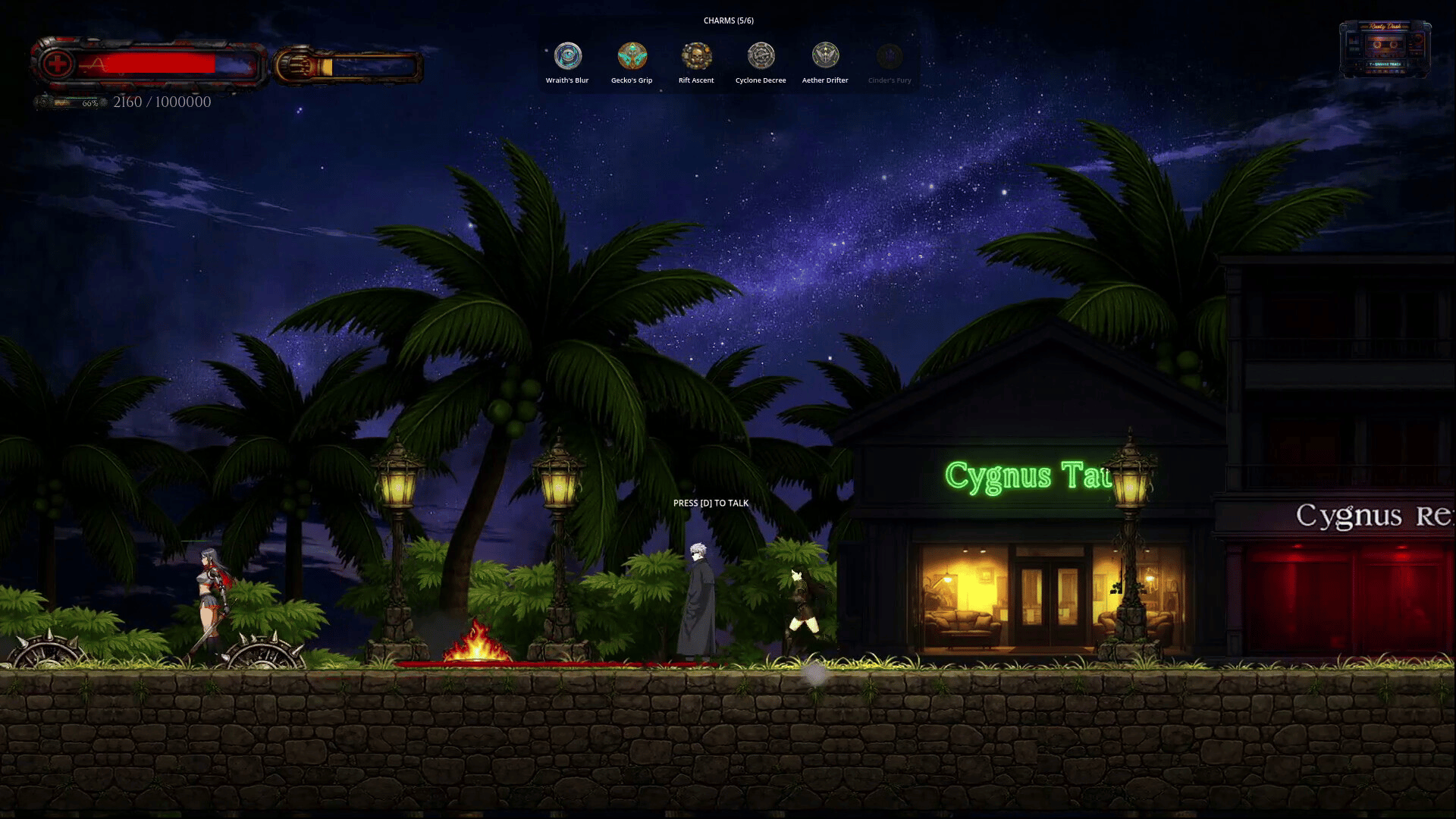Screen dimensions: 1456x819
Task: Select the Wraith's Blur charm
Action: tap(567, 56)
